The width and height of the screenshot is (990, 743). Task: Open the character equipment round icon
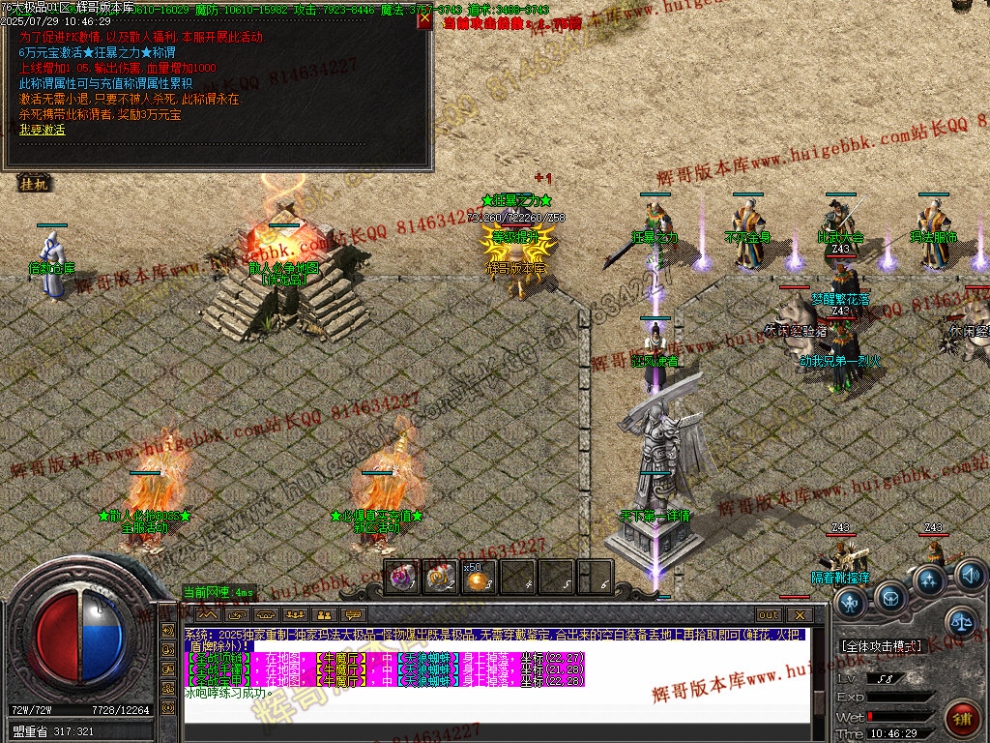point(851,602)
